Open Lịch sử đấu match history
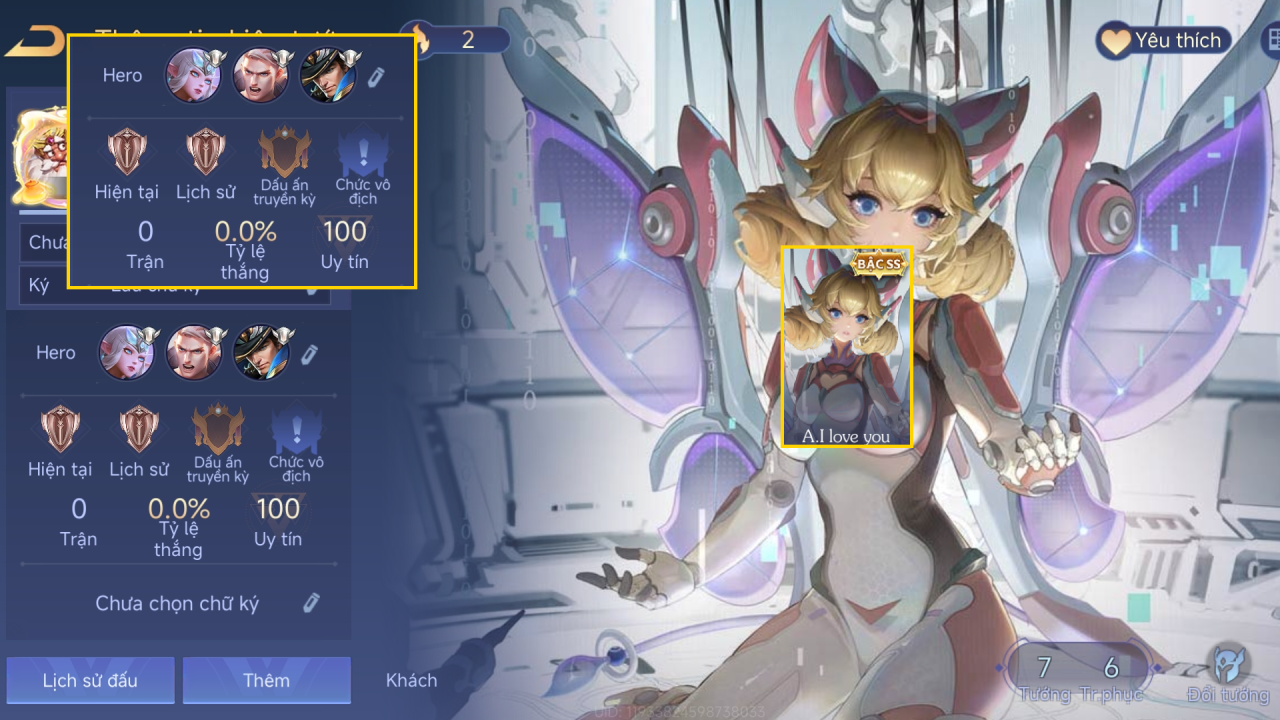The height and width of the screenshot is (720, 1280). [x=90, y=680]
